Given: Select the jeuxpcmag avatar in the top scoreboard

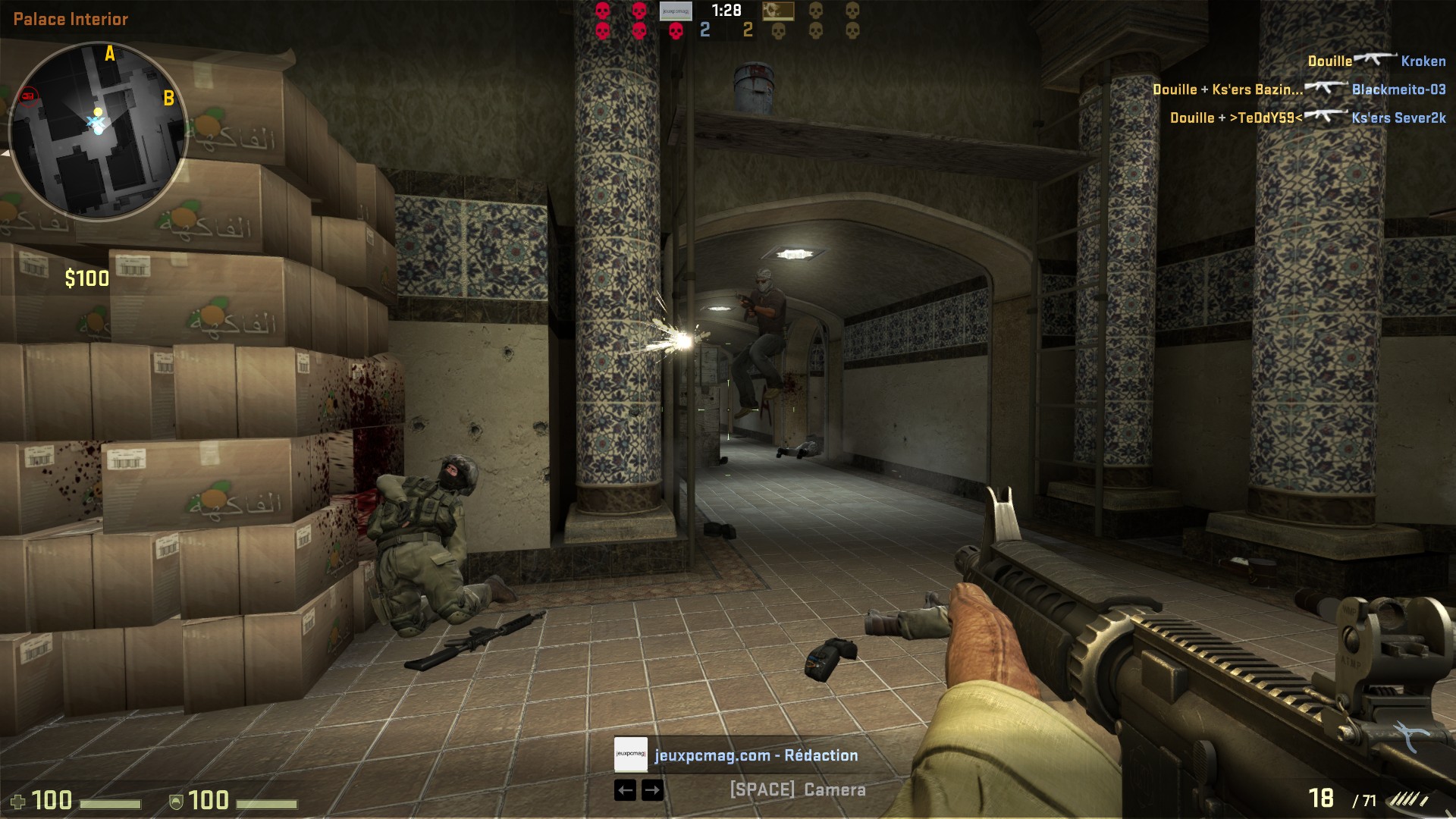Looking at the screenshot, I should [675, 11].
